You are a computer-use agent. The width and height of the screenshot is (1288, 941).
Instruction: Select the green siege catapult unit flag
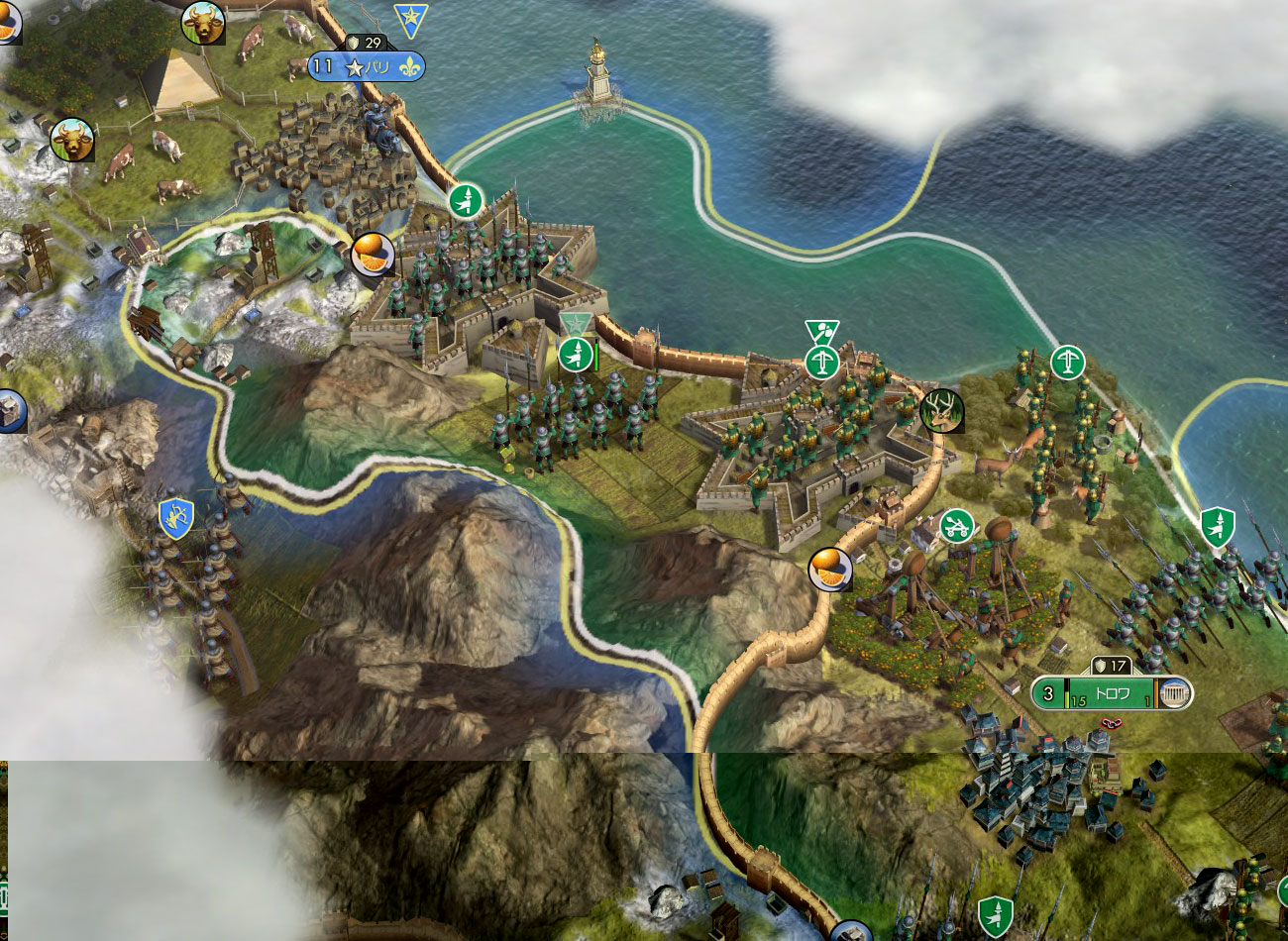pyautogui.click(x=956, y=526)
